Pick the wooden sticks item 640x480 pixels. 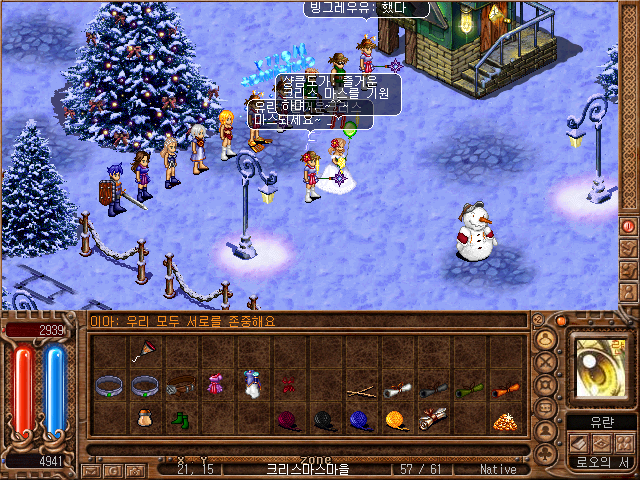[x=360, y=390]
